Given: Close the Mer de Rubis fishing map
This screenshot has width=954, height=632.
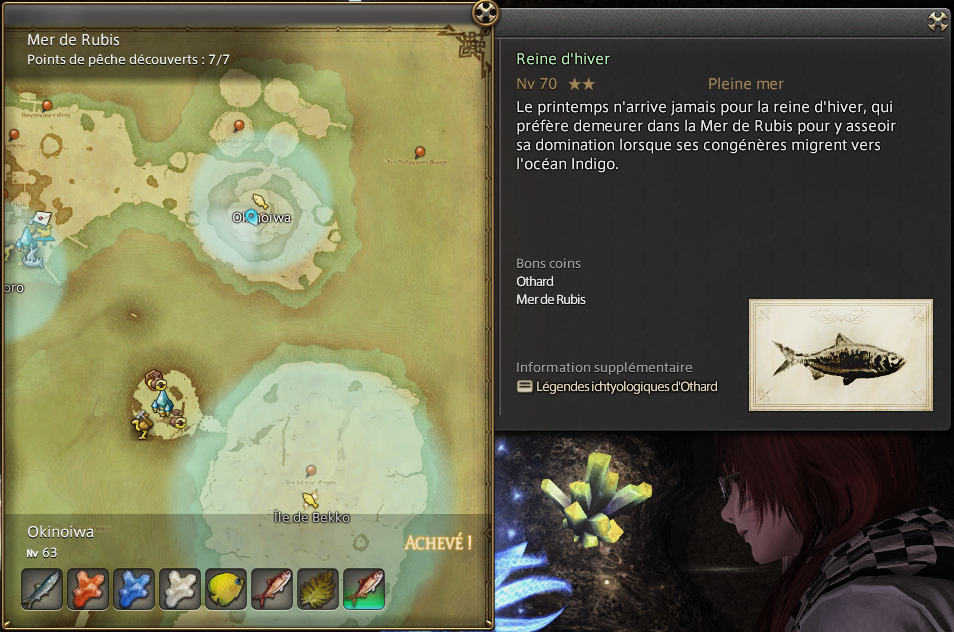Looking at the screenshot, I should point(485,13).
